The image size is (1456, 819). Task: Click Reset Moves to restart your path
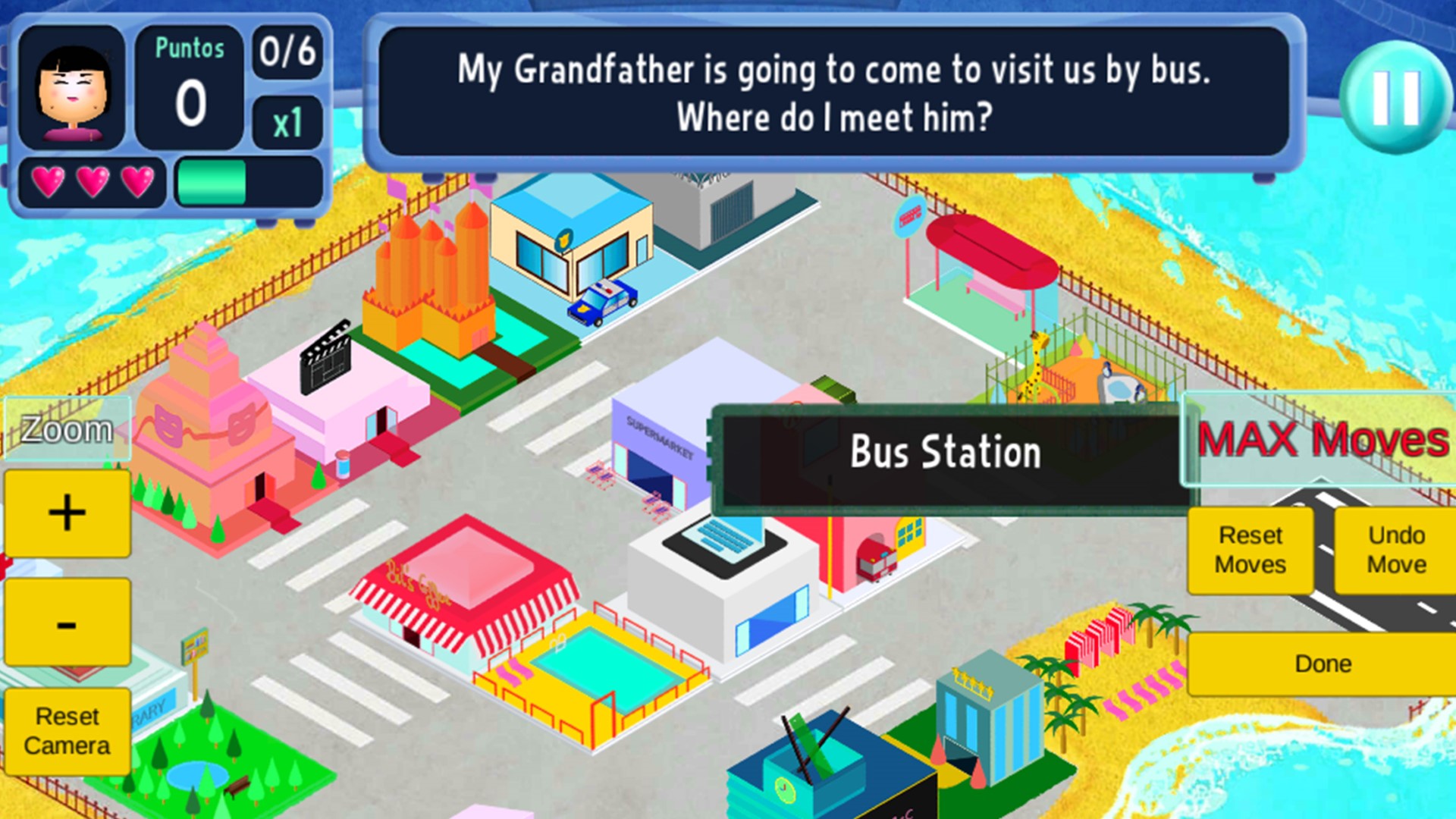point(1250,548)
